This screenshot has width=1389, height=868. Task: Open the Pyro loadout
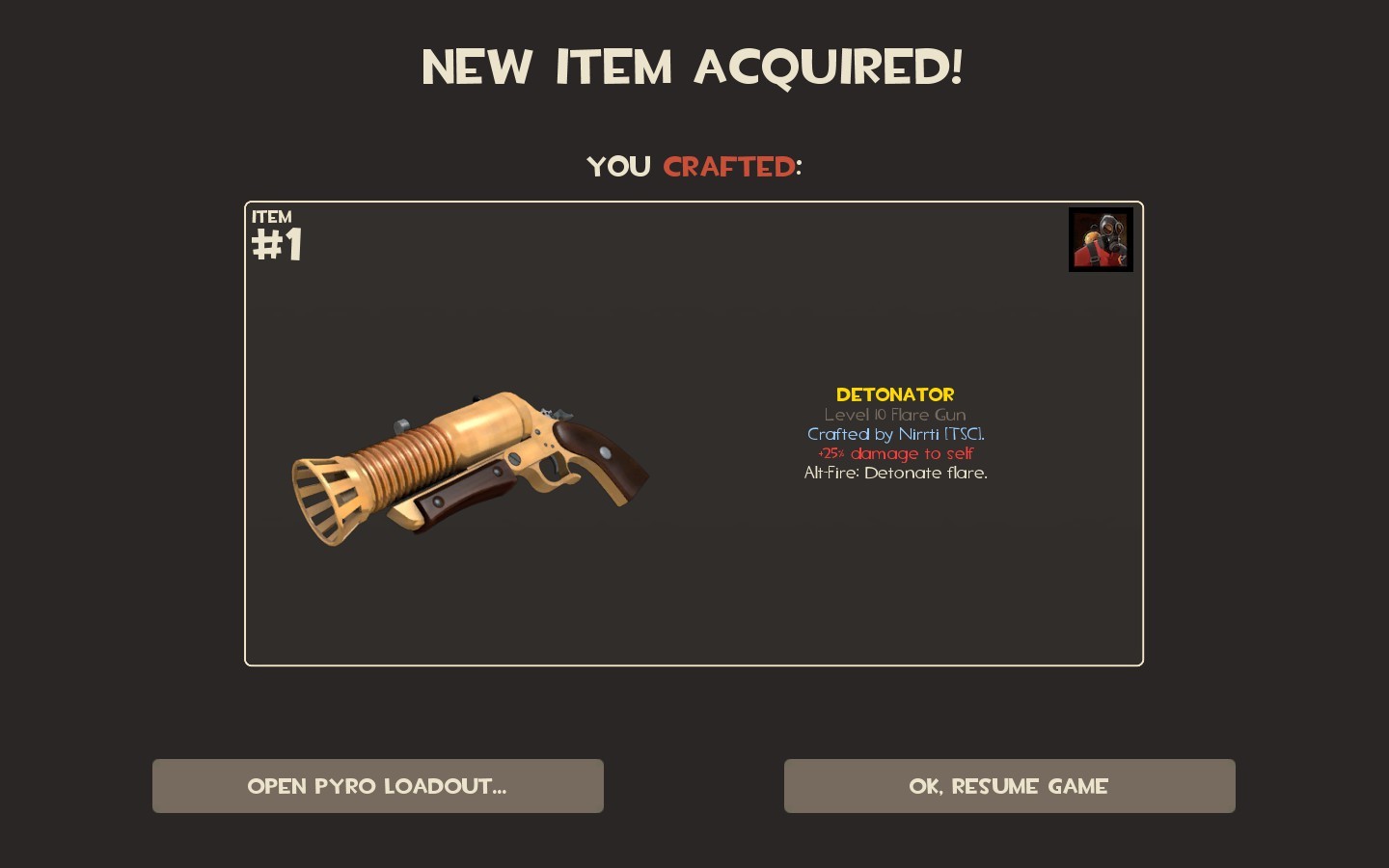click(377, 785)
